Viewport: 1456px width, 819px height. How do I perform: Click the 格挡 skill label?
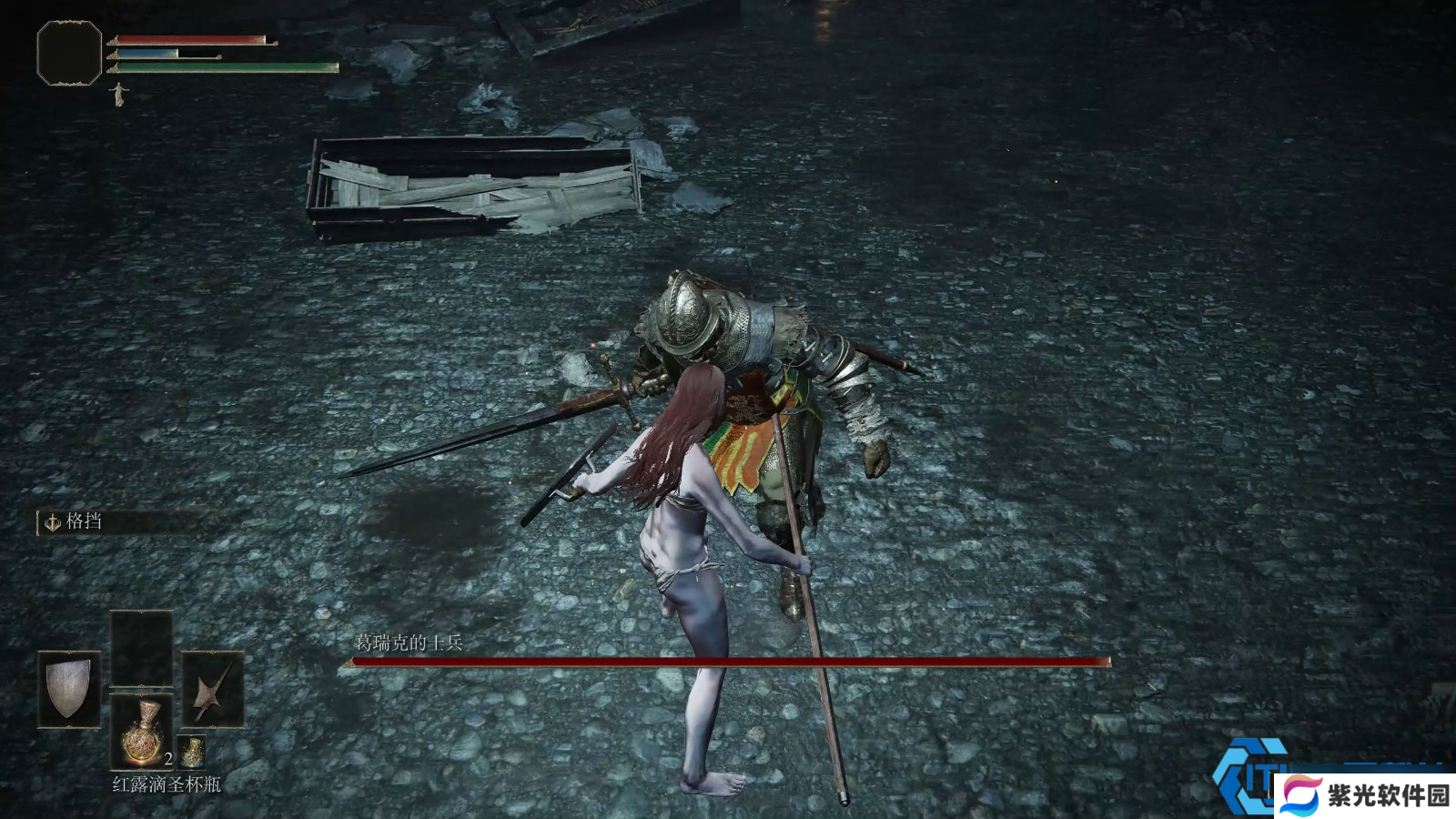tap(82, 521)
